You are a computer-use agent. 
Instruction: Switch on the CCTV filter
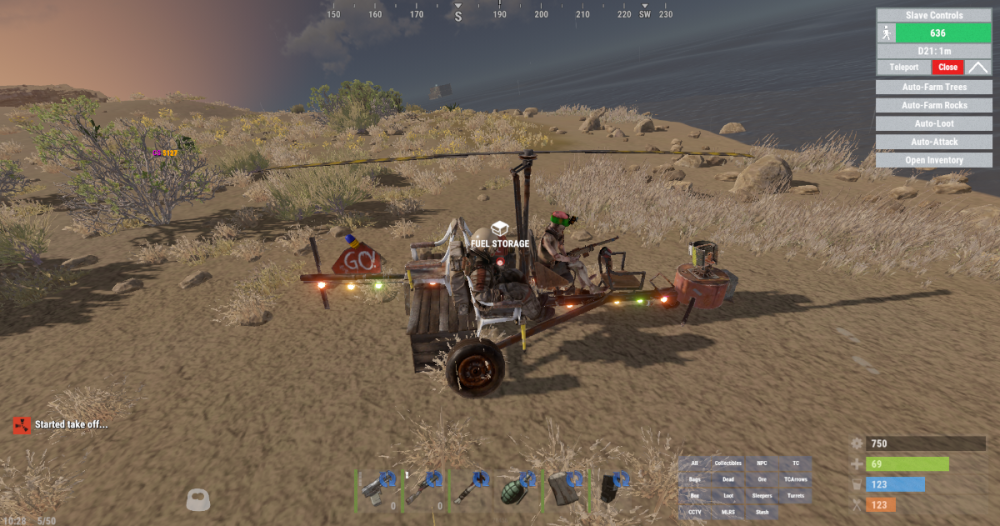click(x=695, y=512)
